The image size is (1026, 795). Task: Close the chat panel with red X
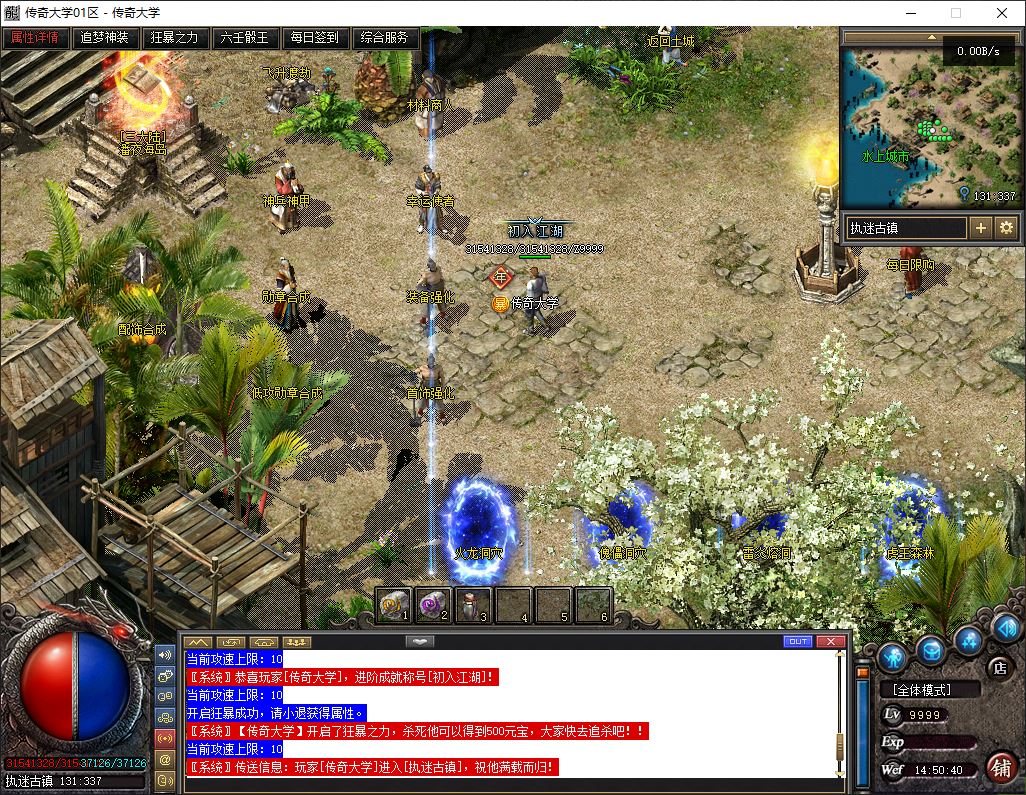[830, 641]
